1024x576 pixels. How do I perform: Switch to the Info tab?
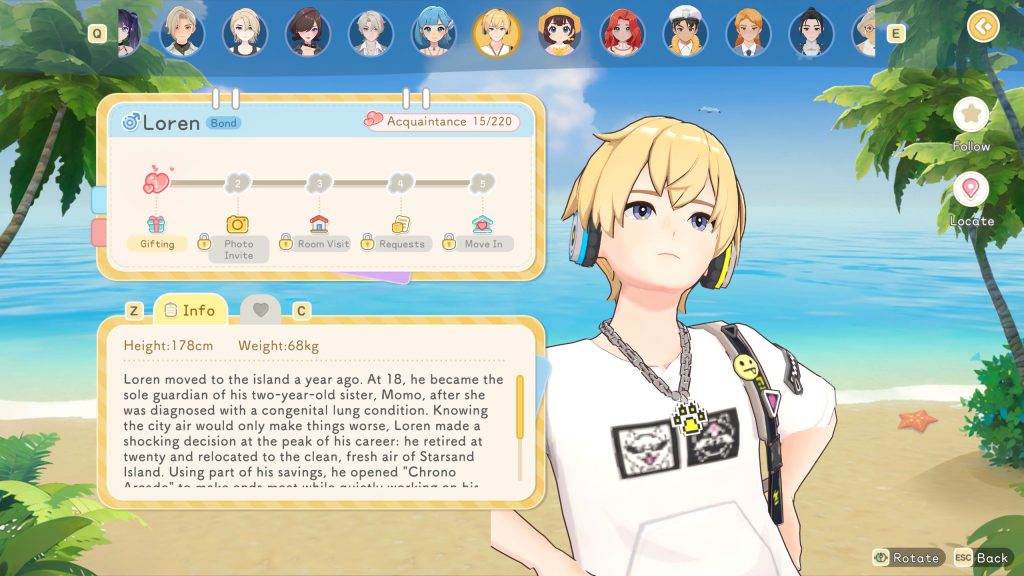click(190, 310)
